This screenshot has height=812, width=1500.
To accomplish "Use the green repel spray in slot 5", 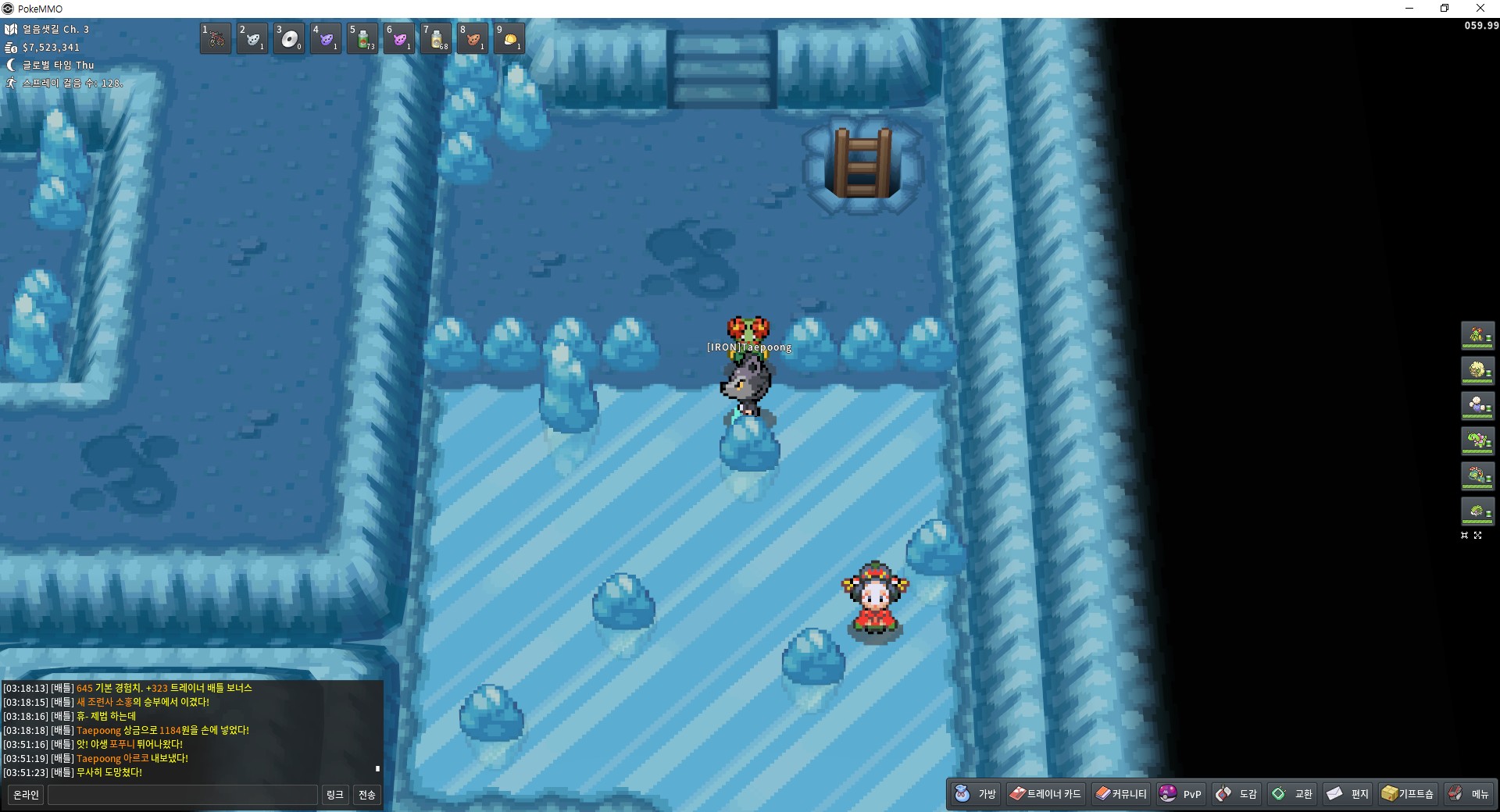I will [x=362, y=38].
